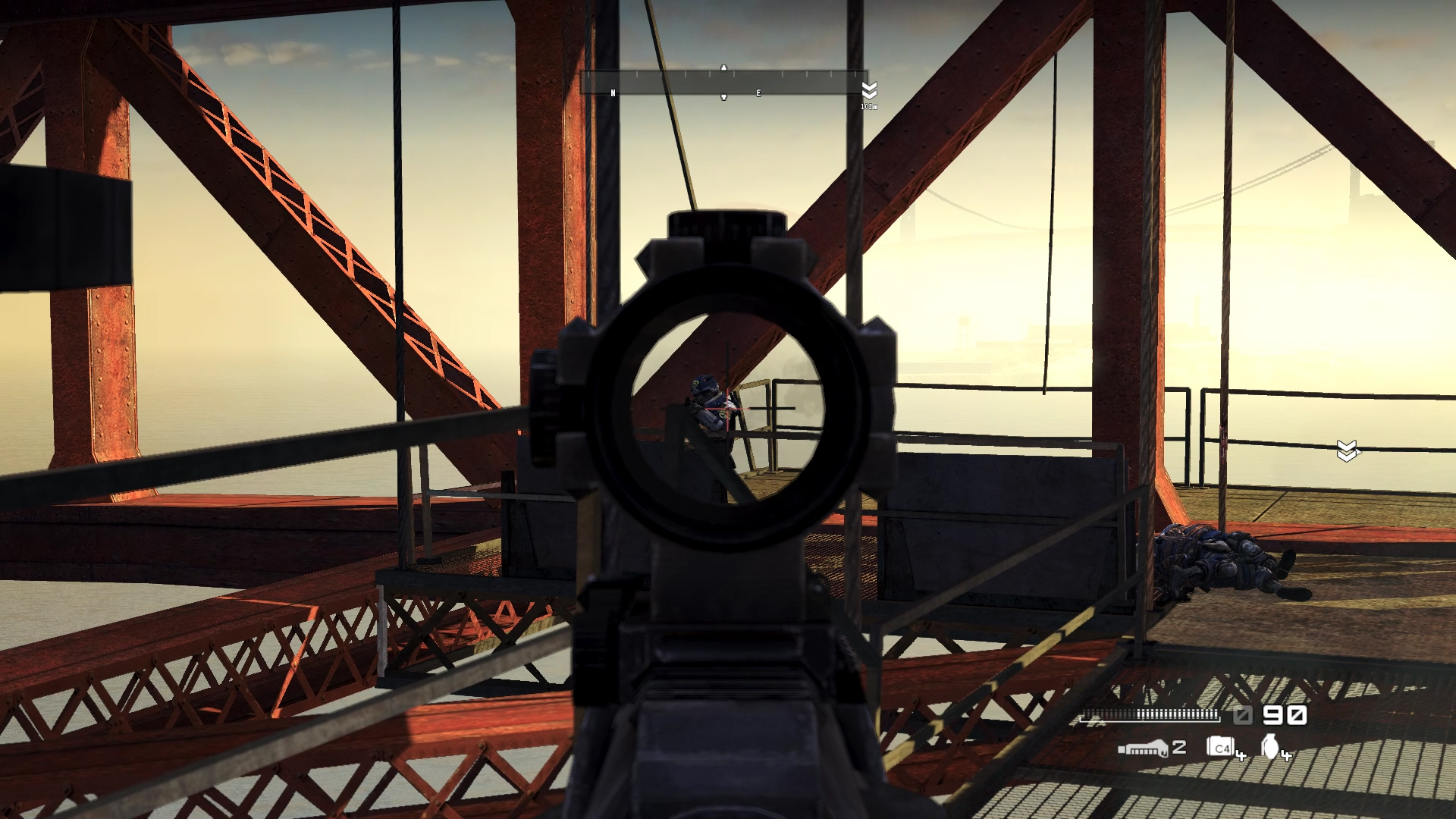Click the objective waypoint marker by the railing
The image size is (1456, 819).
click(1346, 450)
